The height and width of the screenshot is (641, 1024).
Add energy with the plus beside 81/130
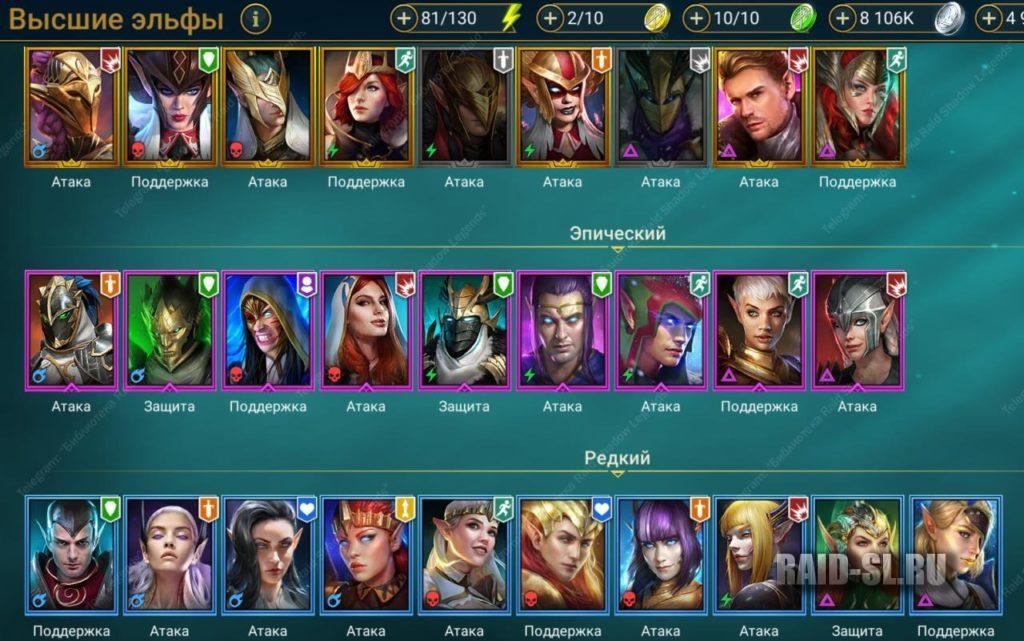(x=404, y=18)
